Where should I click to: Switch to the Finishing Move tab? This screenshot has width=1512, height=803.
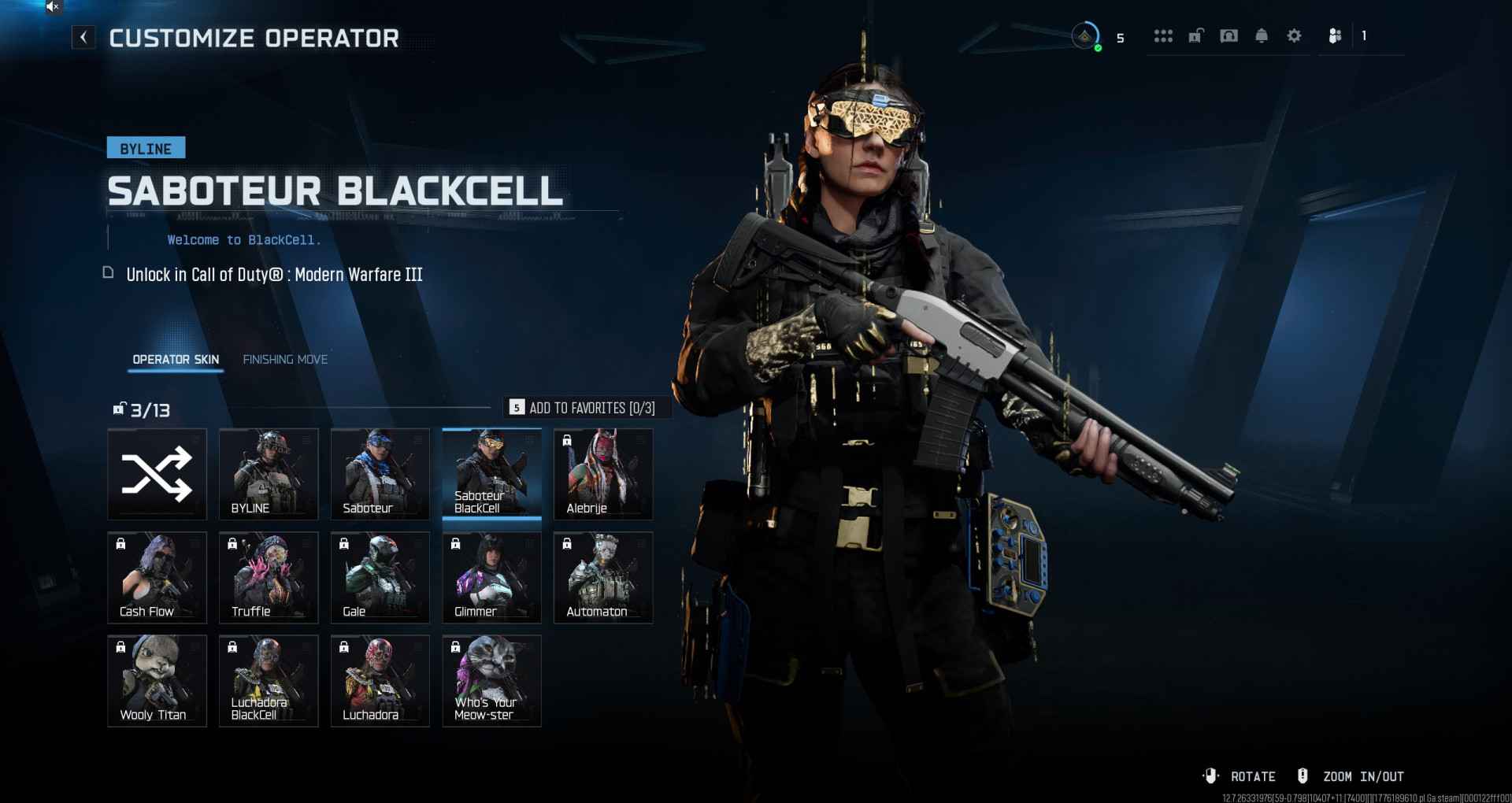285,360
